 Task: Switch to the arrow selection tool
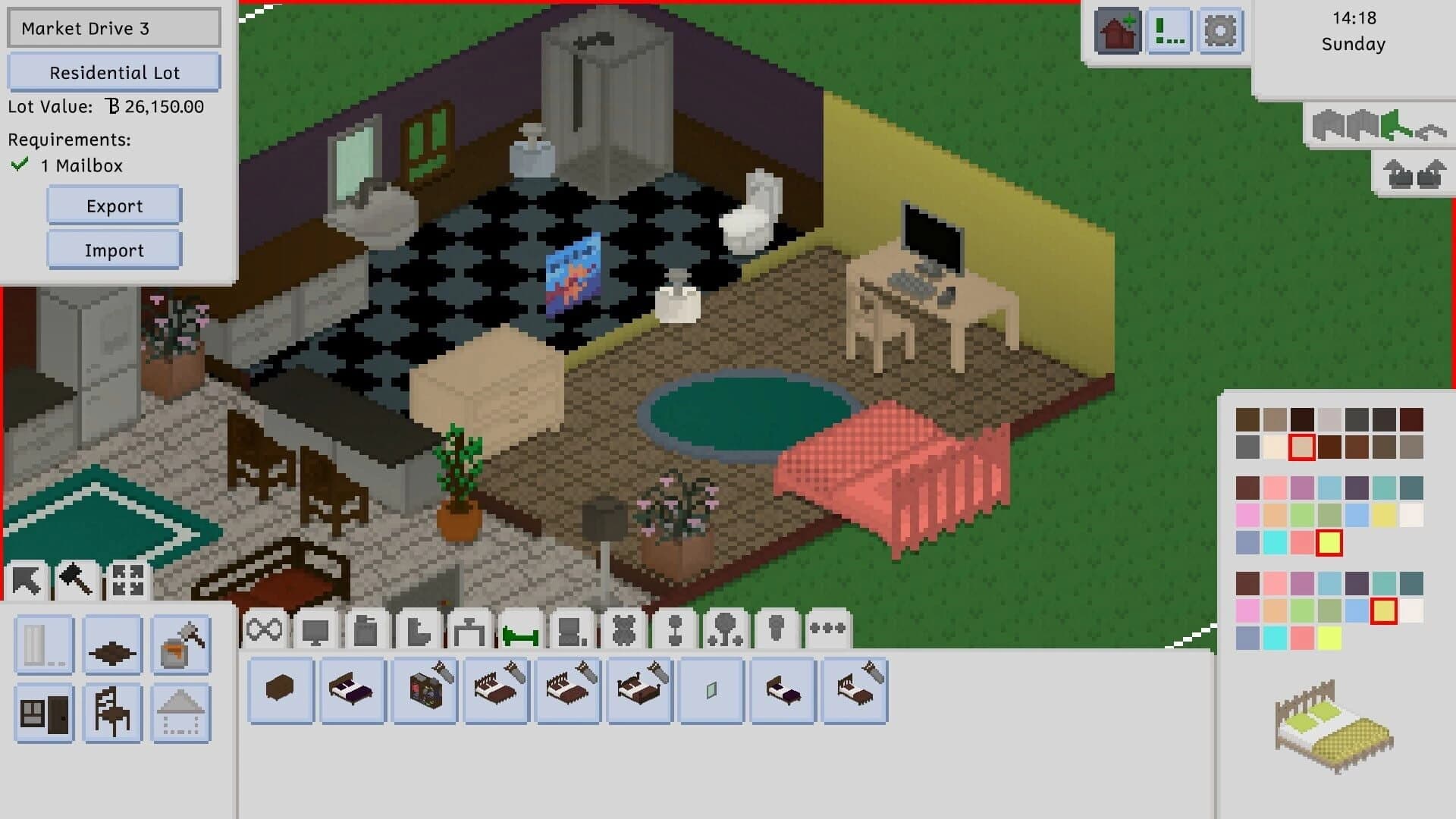click(x=27, y=579)
